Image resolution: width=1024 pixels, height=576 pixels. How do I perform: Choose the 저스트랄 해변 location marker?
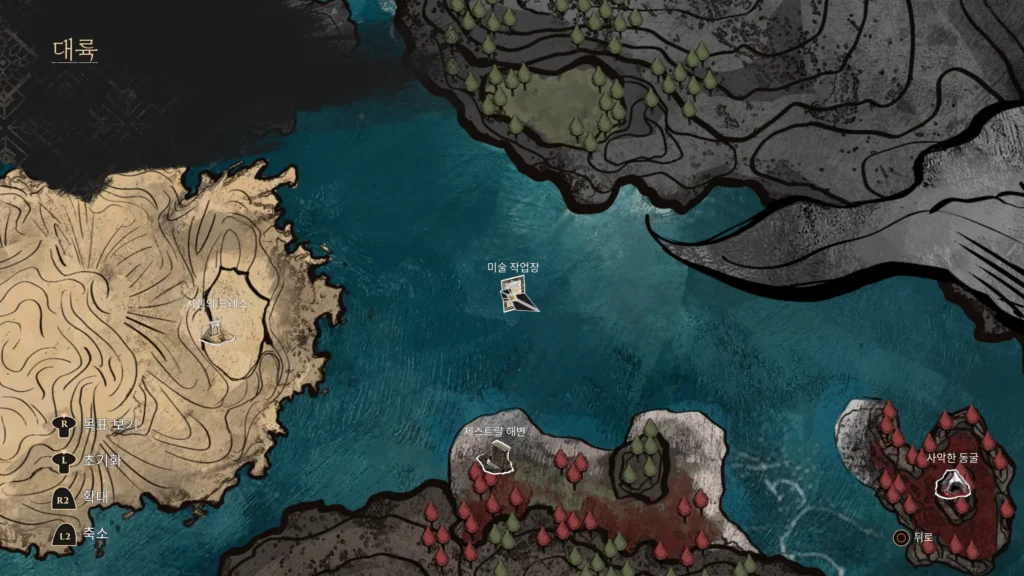click(x=495, y=459)
